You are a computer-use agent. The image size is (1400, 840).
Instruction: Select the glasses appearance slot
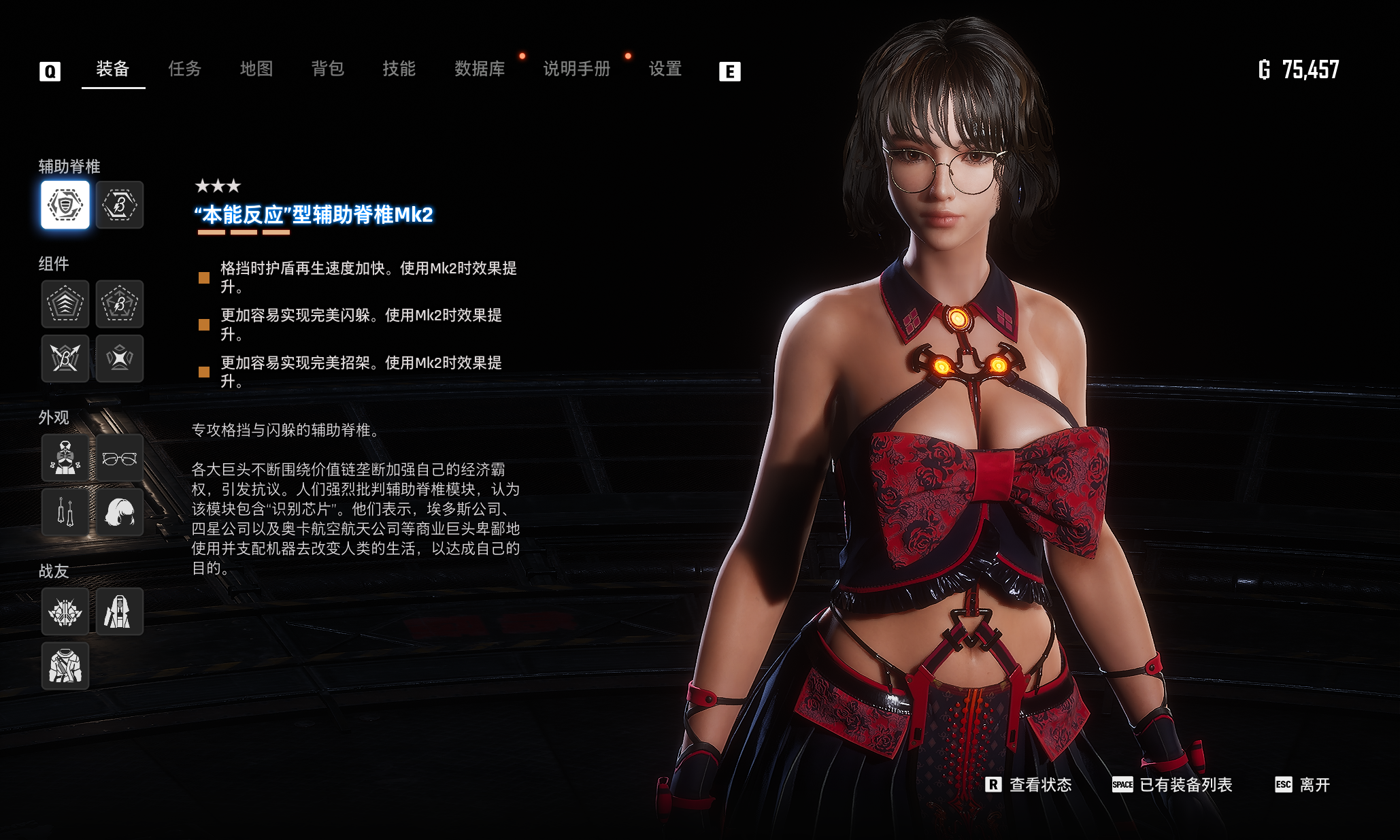pos(120,458)
